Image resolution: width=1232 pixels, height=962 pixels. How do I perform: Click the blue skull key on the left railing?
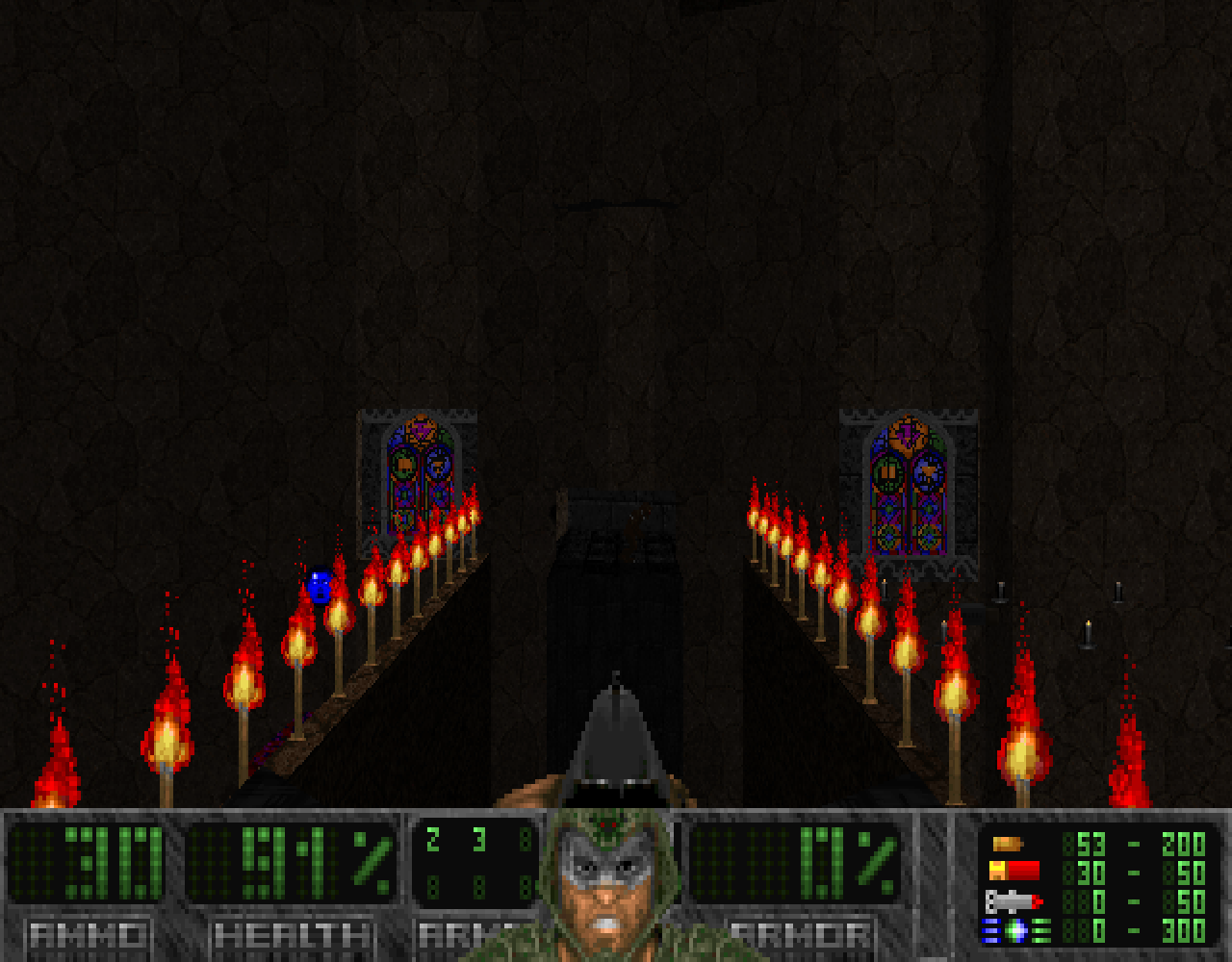coord(321,585)
